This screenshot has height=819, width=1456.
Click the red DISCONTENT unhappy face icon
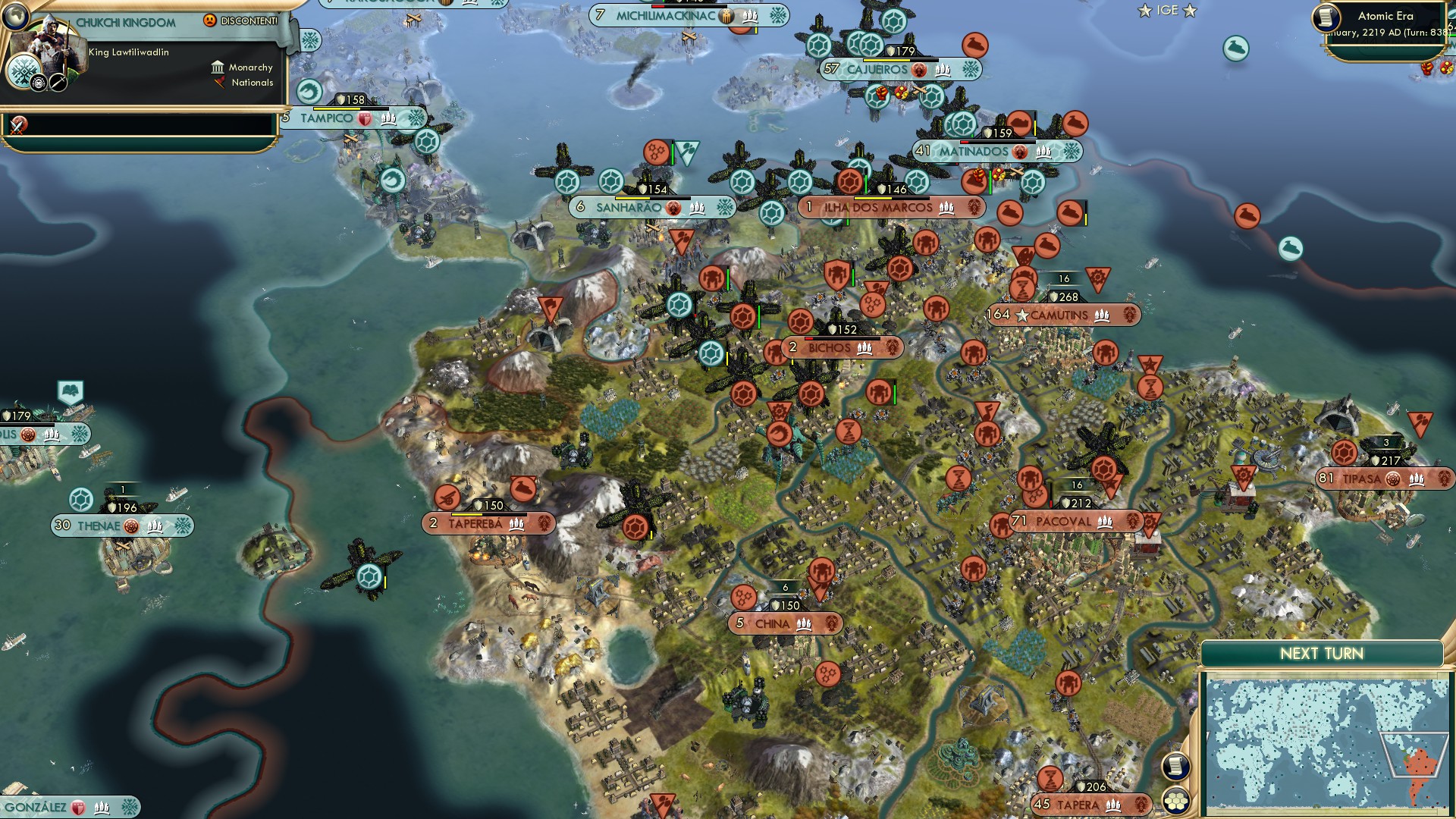(209, 20)
